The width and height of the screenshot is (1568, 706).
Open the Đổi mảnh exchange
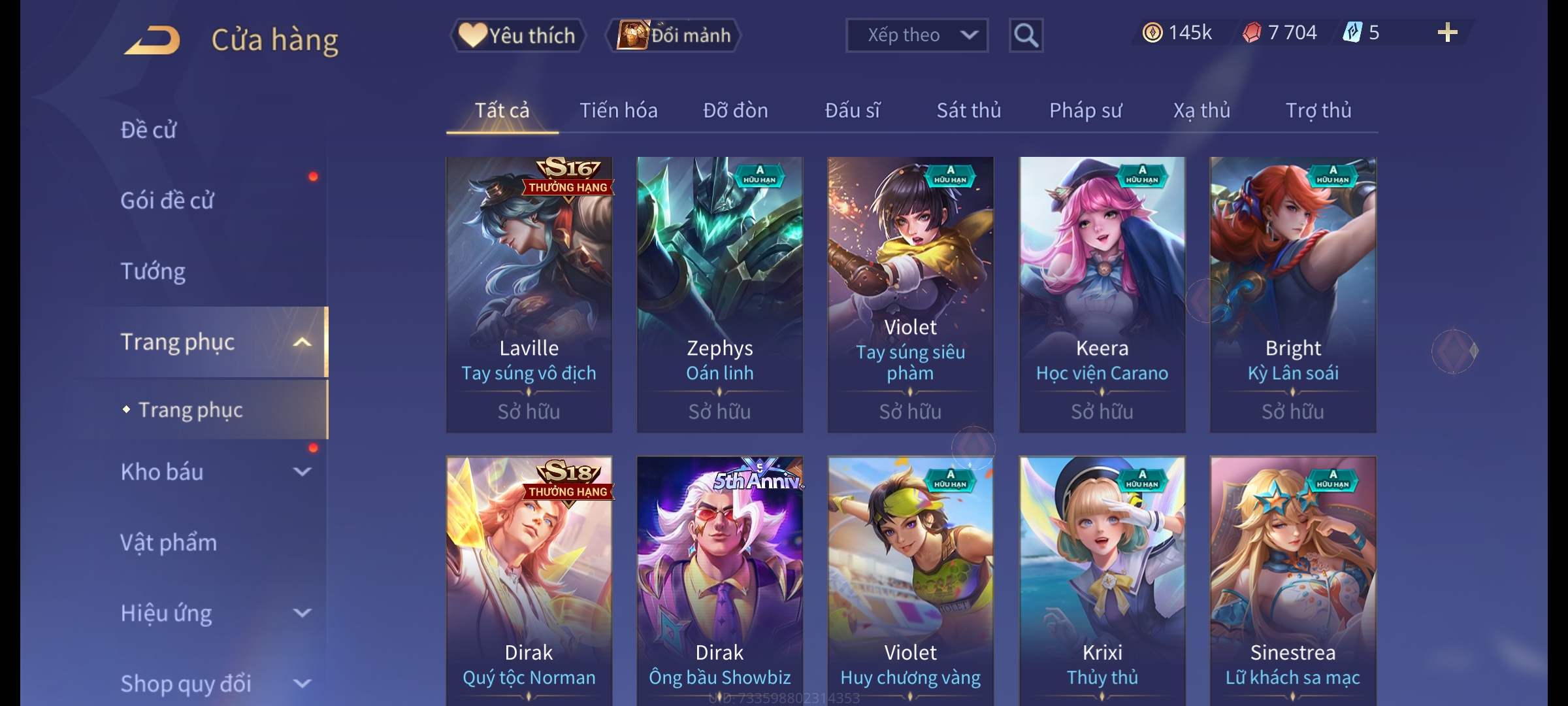pyautogui.click(x=674, y=35)
